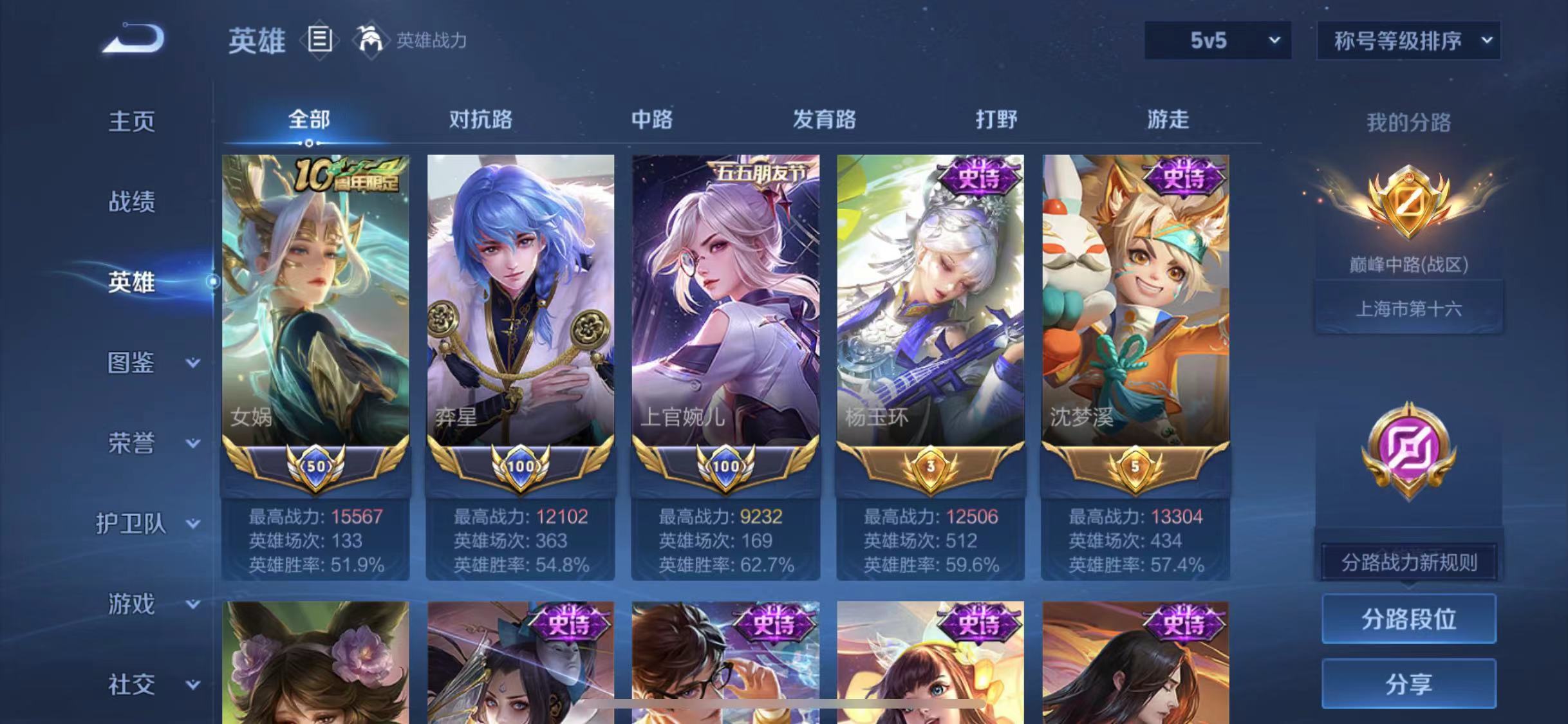This screenshot has width=1568, height=724.
Task: Click the 分路段位 button
Action: coord(1408,618)
